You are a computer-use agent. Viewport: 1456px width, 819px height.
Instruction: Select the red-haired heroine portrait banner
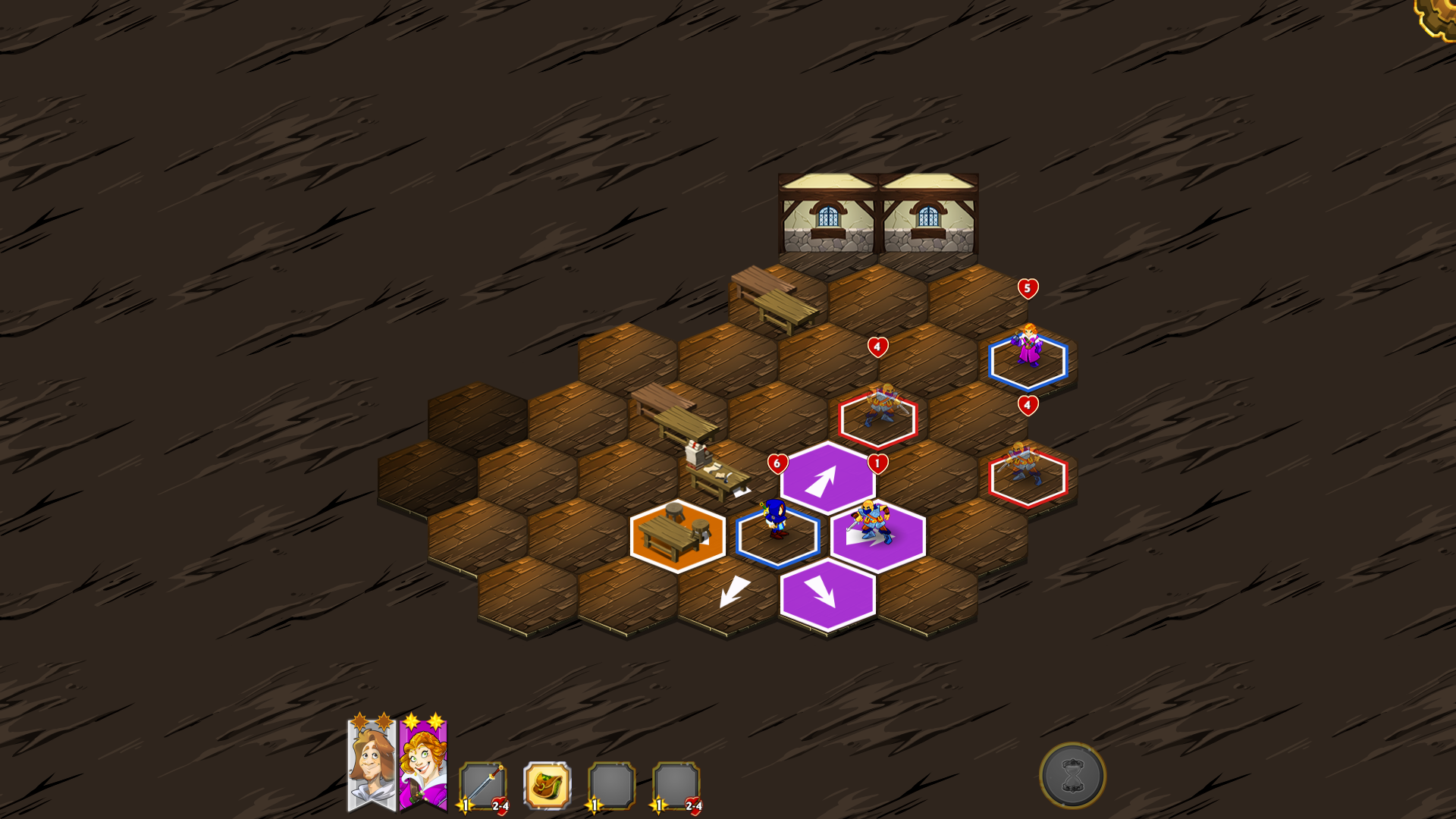pos(423,764)
